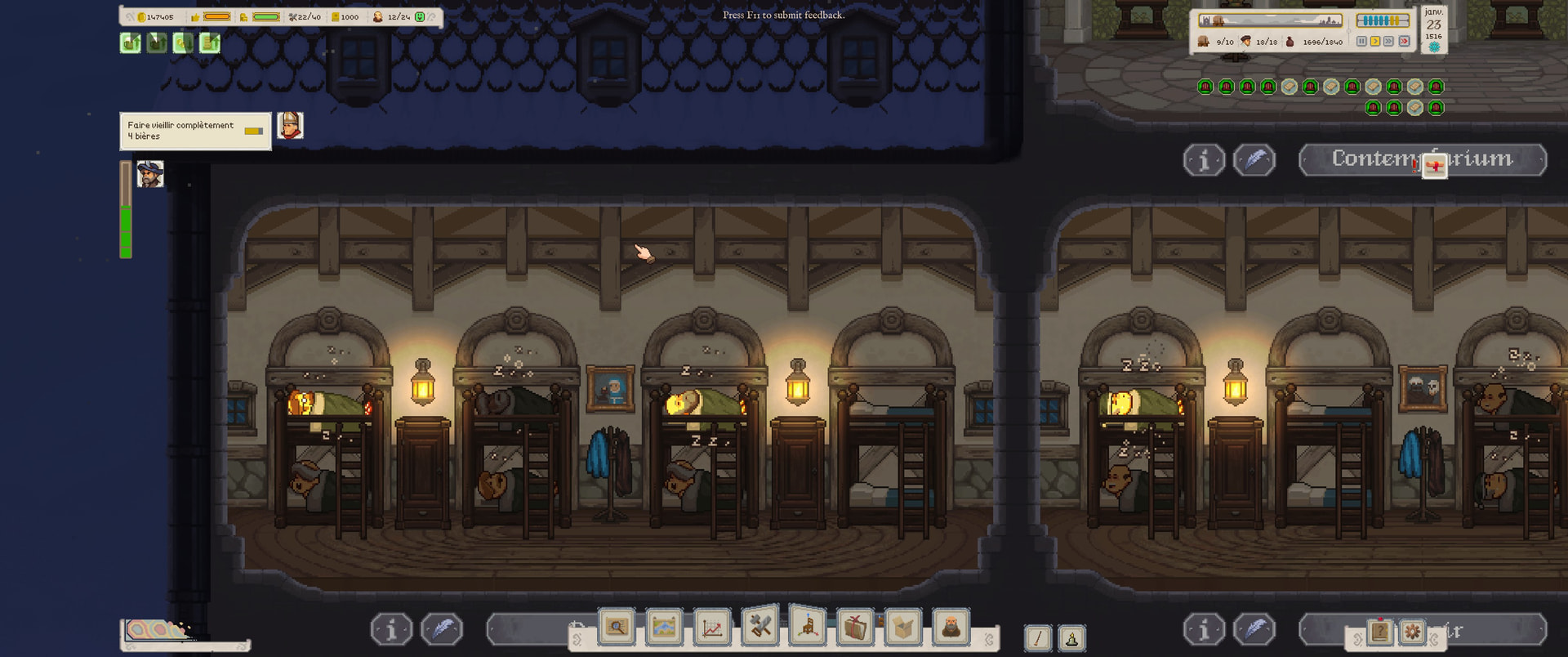Select the bishop portrait next to the objective
The width and height of the screenshot is (1568, 657).
(290, 126)
